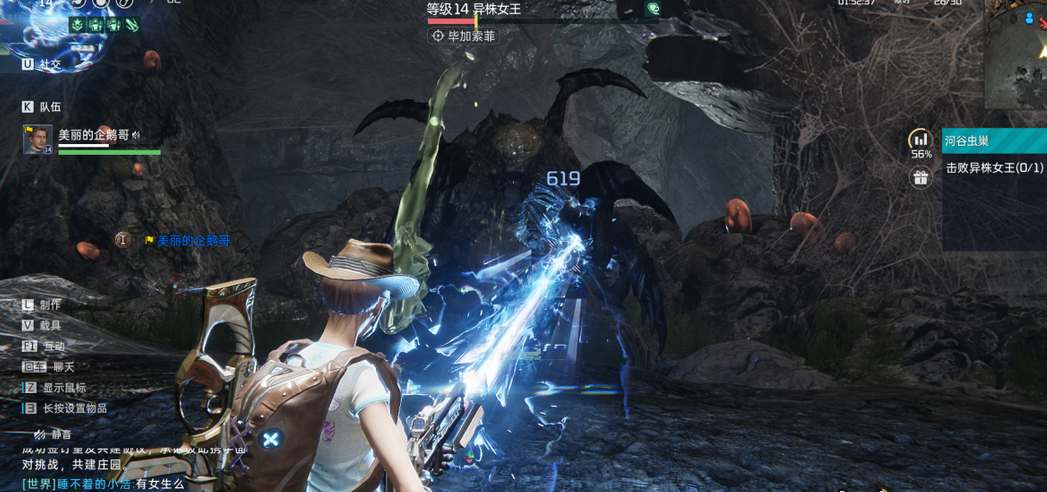Click the world chat message from 睡不着的小浩

pos(100,484)
